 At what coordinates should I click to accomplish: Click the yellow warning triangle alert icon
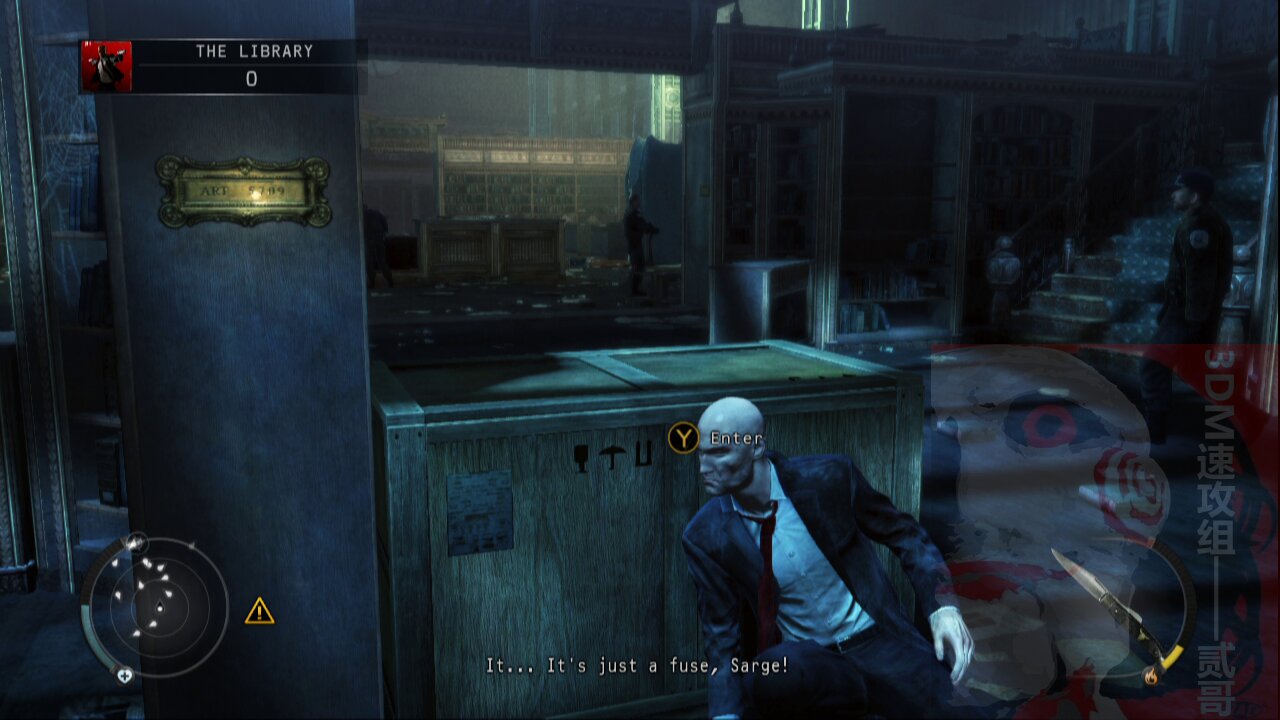(x=259, y=611)
